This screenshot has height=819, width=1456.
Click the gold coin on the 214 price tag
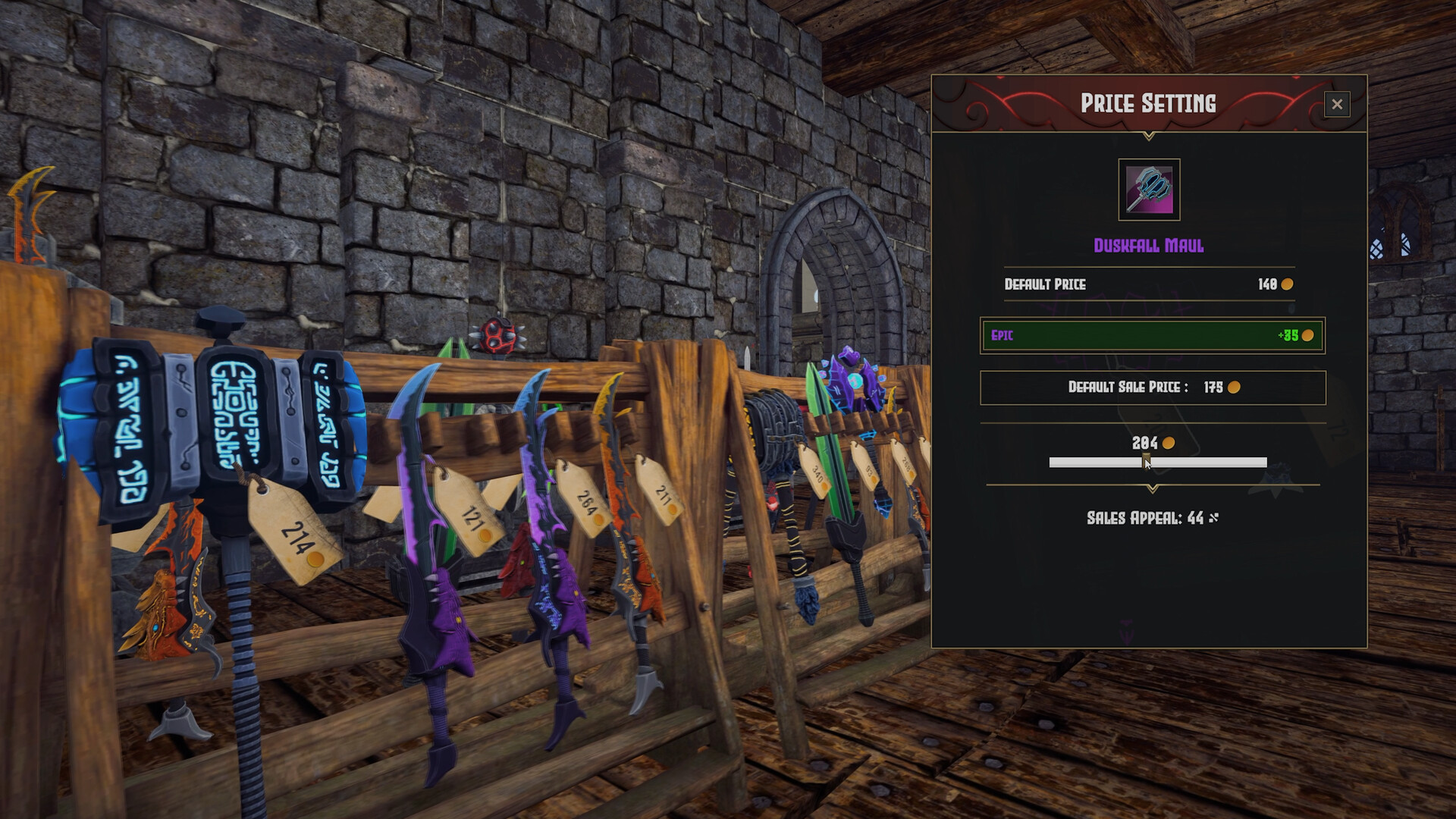[x=315, y=560]
